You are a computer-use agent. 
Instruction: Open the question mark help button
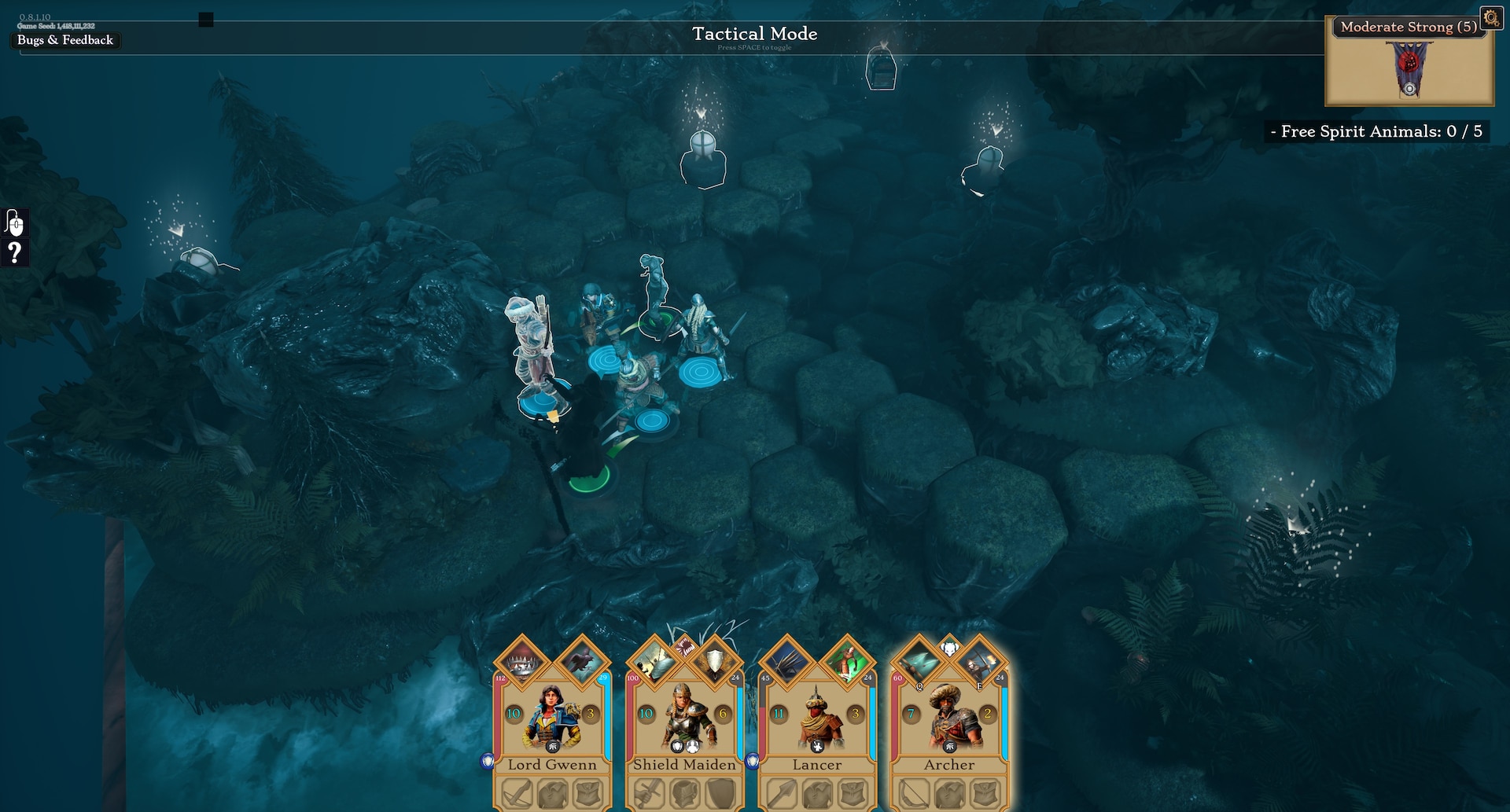point(14,253)
